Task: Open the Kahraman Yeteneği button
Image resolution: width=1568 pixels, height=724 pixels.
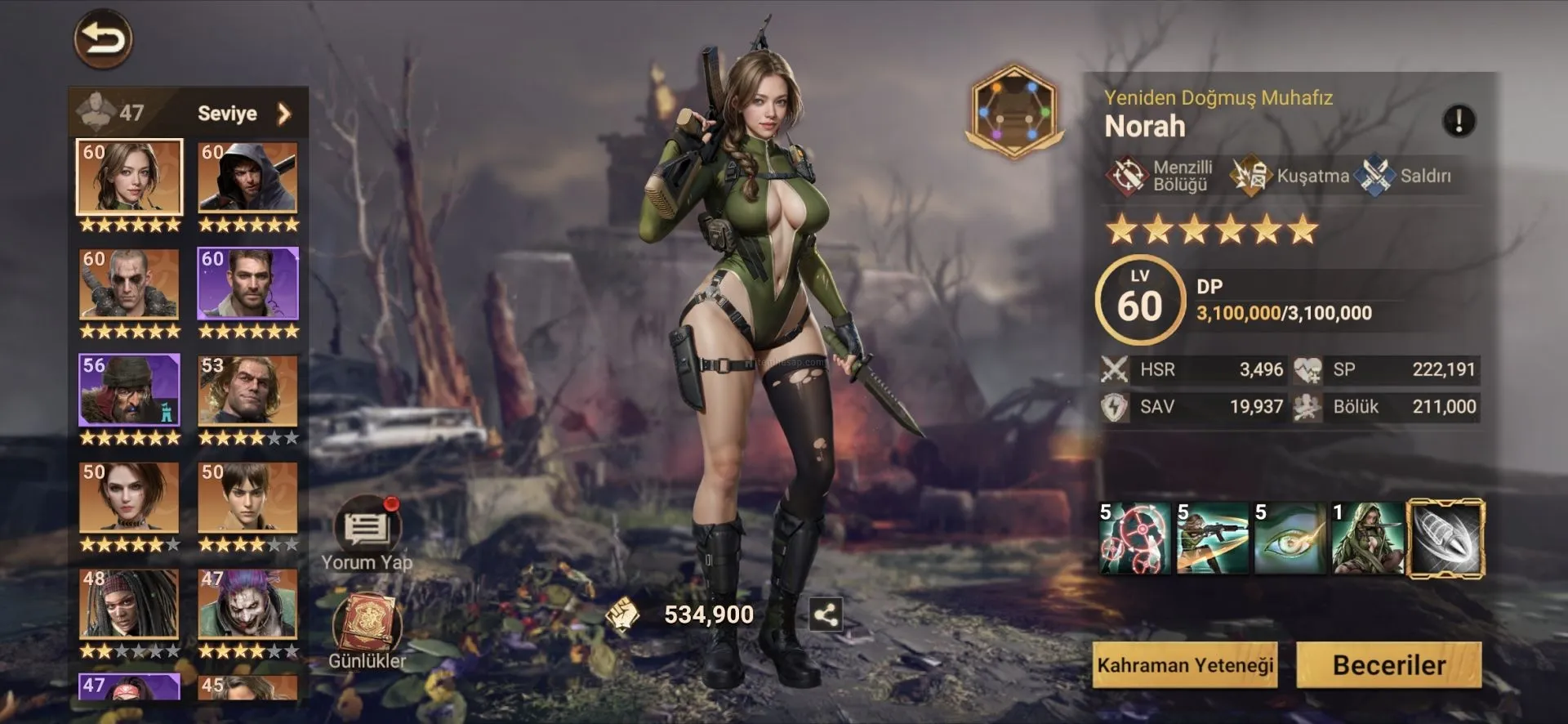Action: click(1185, 665)
